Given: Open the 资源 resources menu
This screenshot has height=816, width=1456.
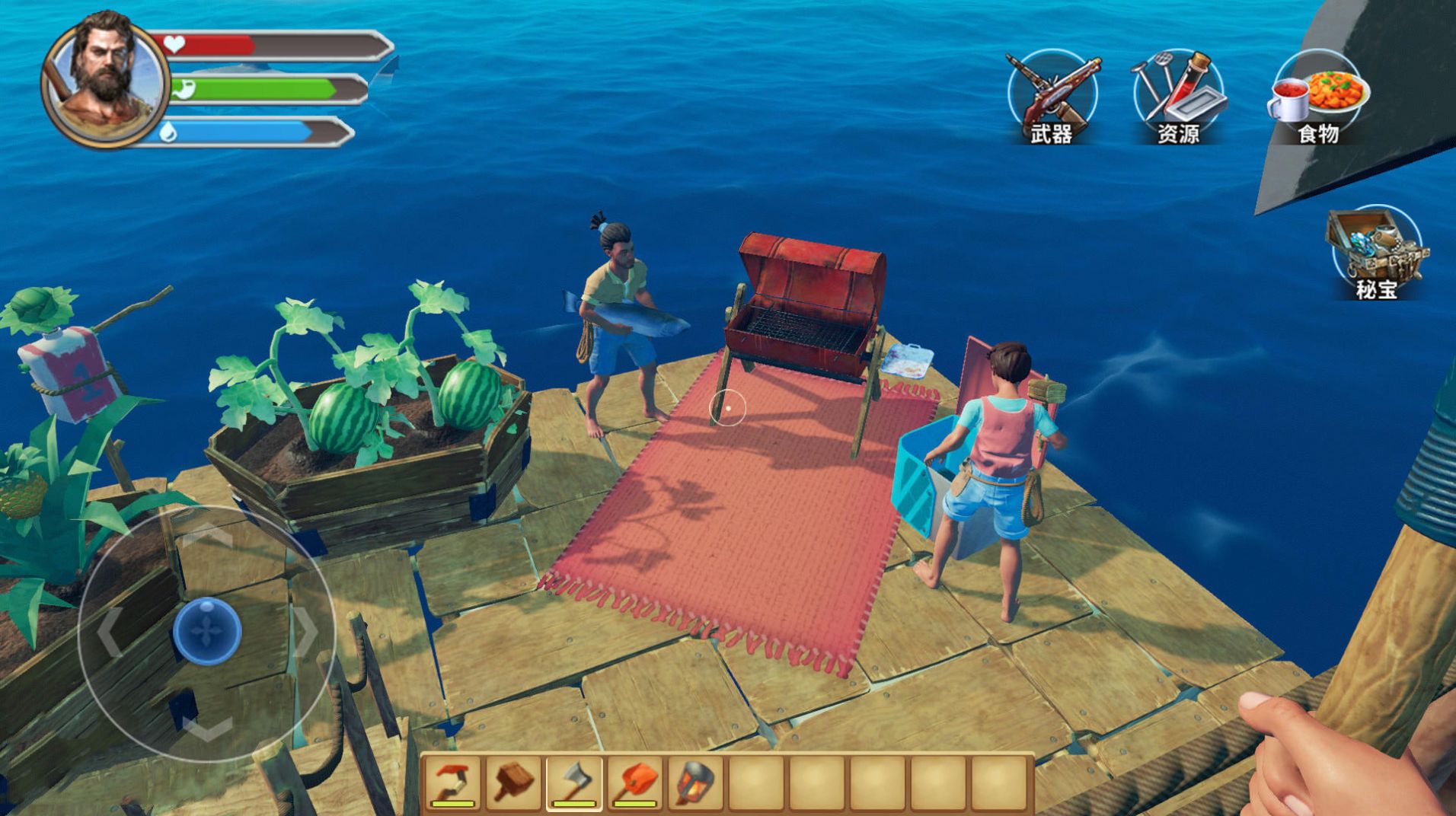Looking at the screenshot, I should click(x=1178, y=97).
